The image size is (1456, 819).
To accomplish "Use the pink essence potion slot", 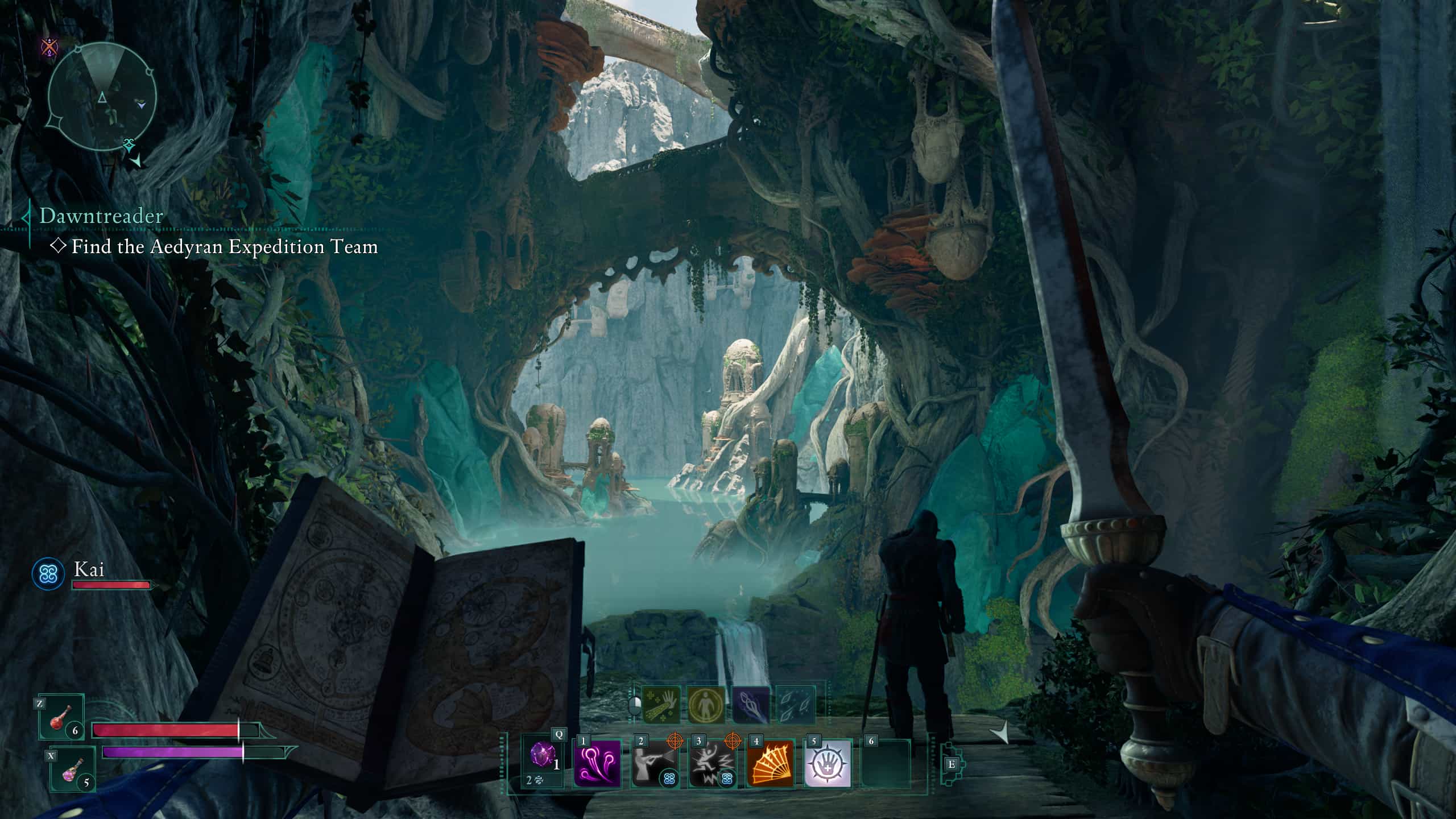I will (x=73, y=770).
